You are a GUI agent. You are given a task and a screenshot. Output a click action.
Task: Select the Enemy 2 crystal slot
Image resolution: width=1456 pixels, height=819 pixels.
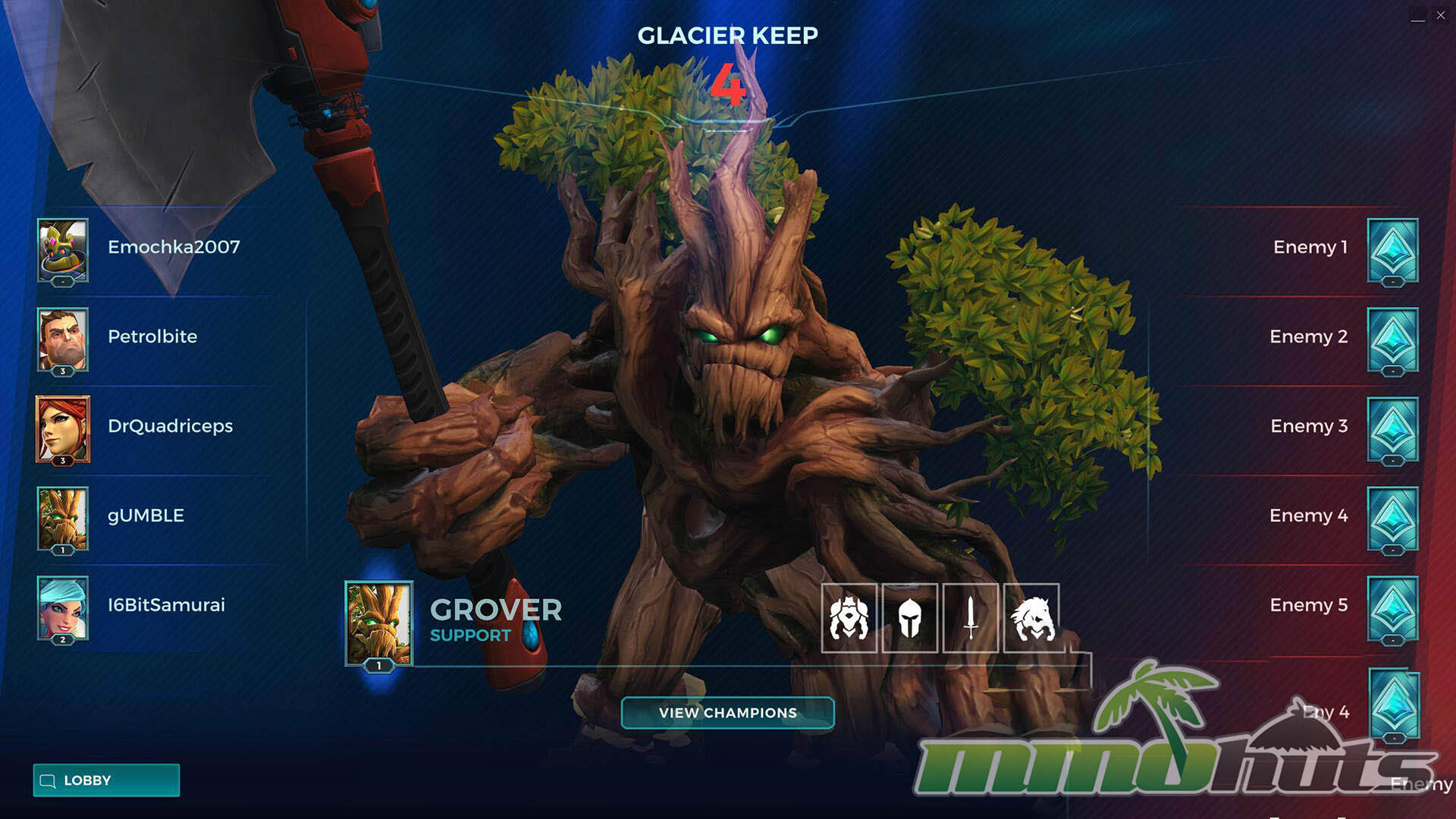coord(1392,340)
